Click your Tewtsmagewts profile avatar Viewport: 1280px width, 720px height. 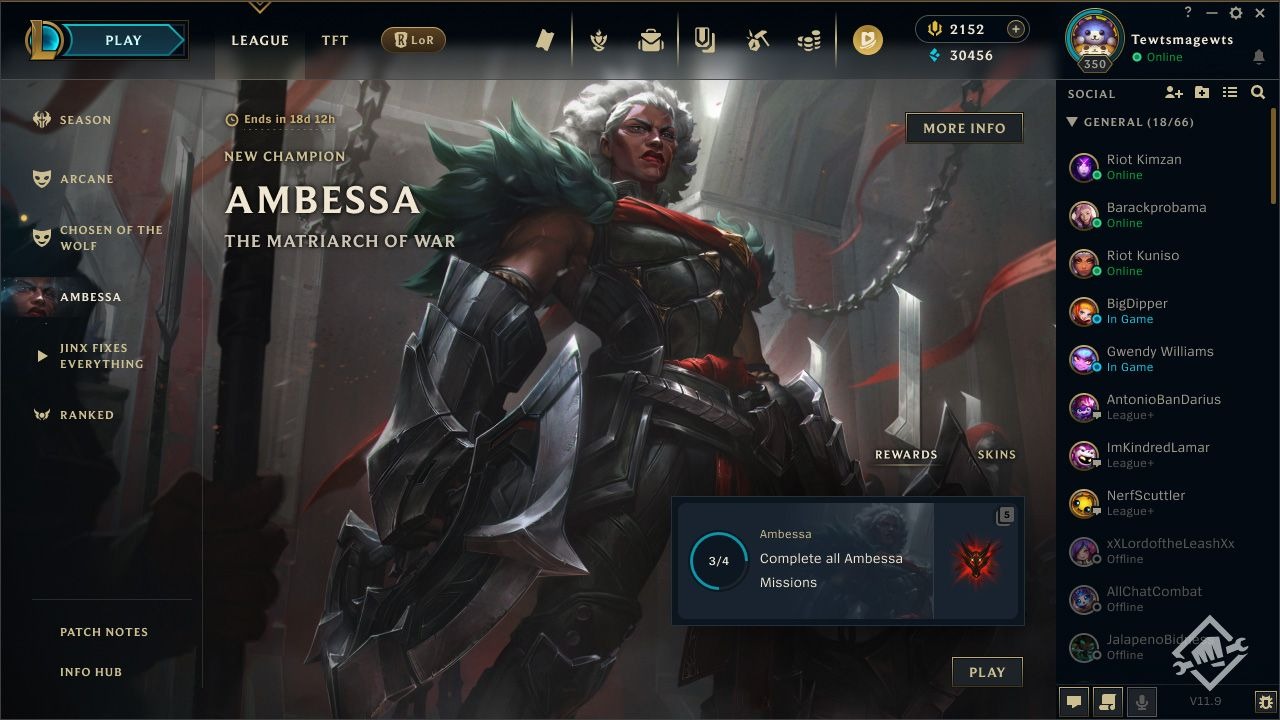pos(1094,40)
